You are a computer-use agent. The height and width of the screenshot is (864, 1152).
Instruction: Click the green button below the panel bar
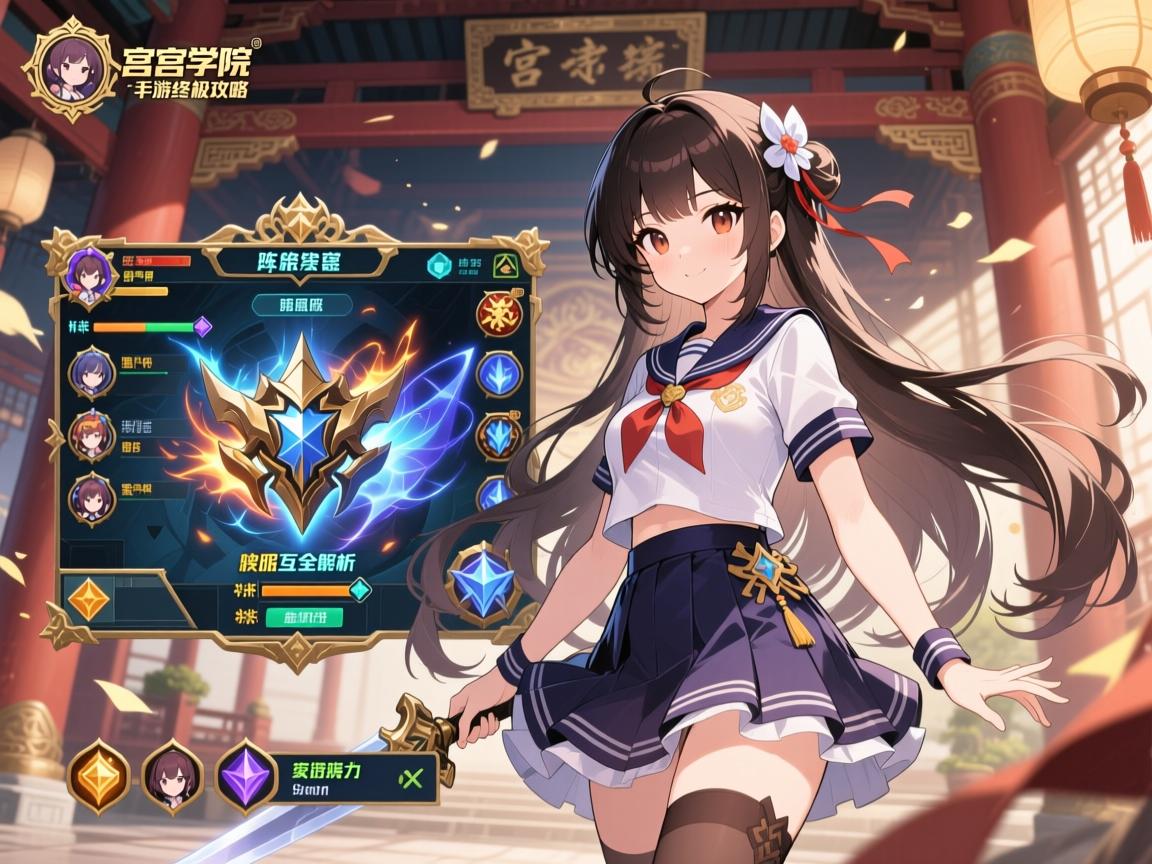304,616
